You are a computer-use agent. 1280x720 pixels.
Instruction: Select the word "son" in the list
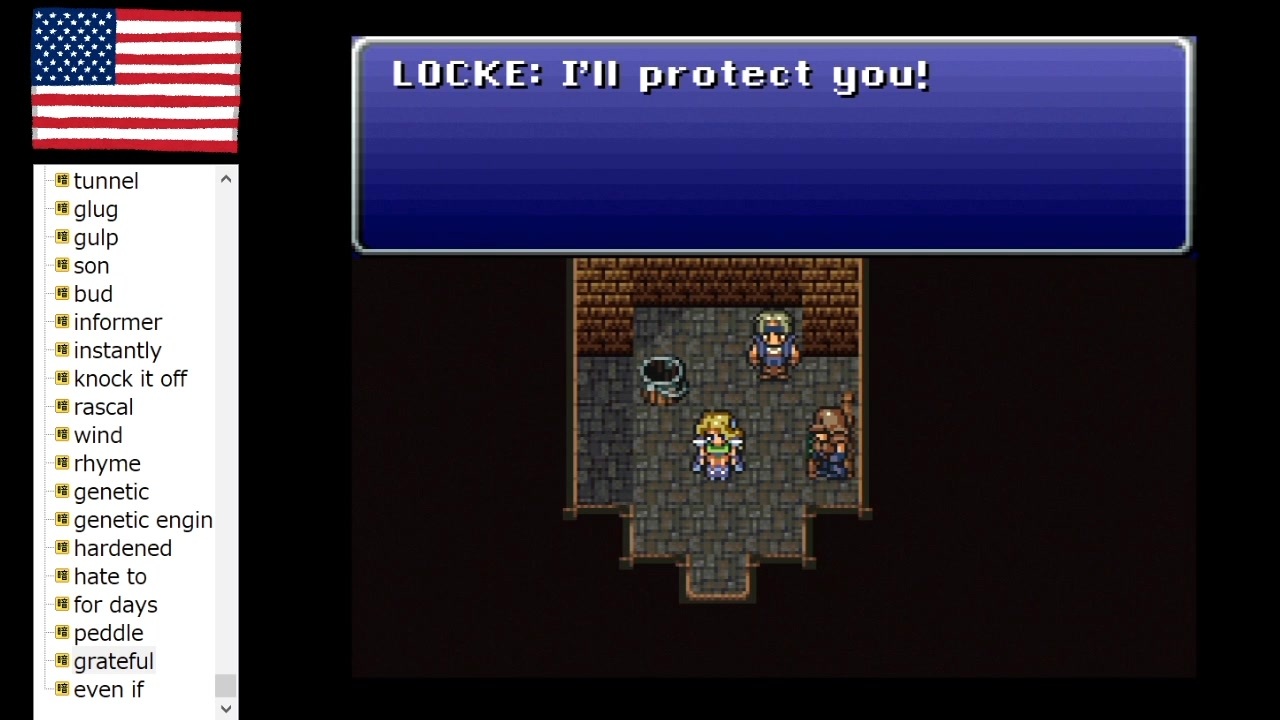(x=91, y=265)
